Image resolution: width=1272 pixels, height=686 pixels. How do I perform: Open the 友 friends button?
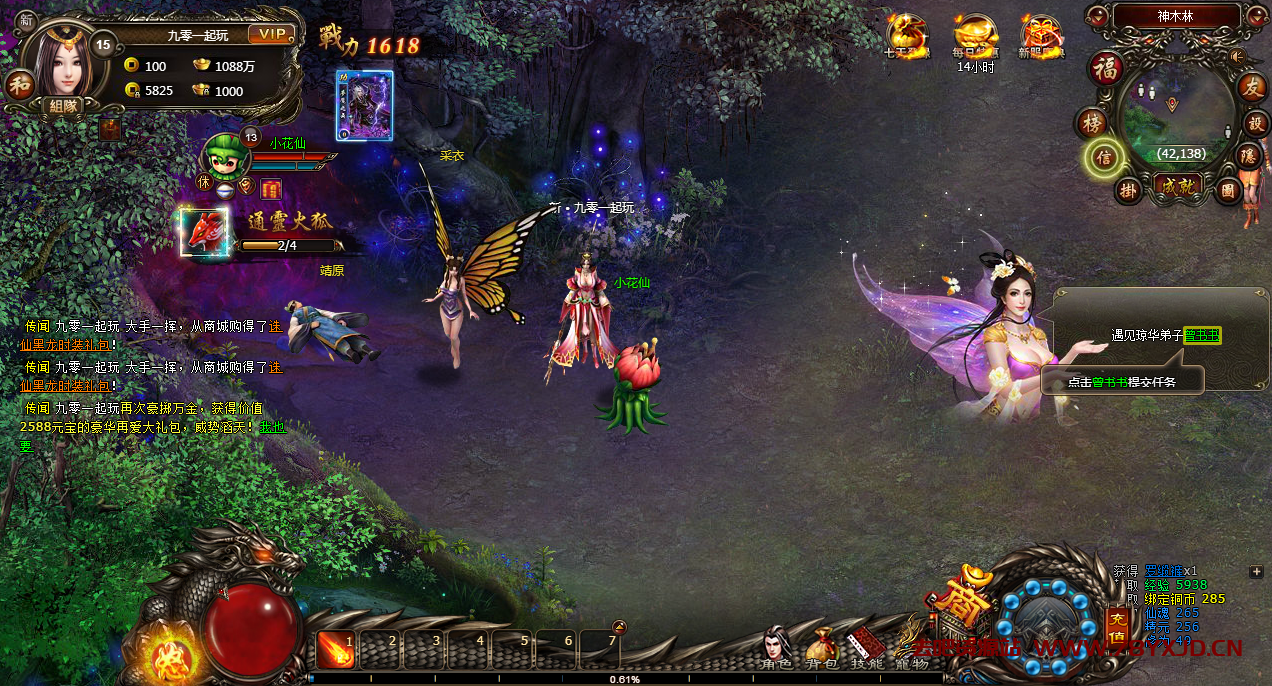pyautogui.click(x=1251, y=86)
